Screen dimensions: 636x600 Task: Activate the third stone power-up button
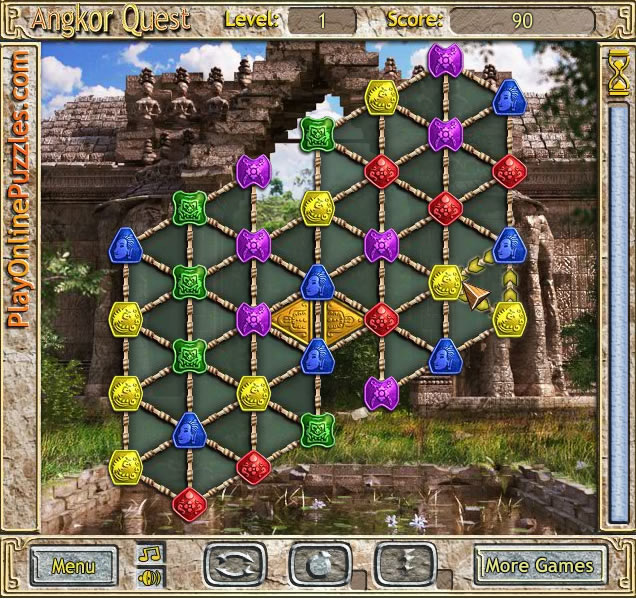tap(405, 565)
